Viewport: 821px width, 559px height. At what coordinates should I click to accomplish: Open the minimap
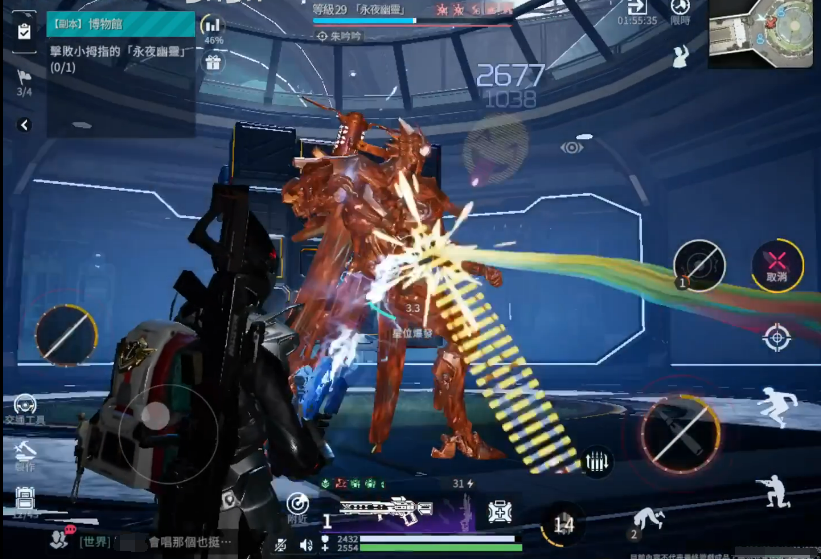(763, 34)
